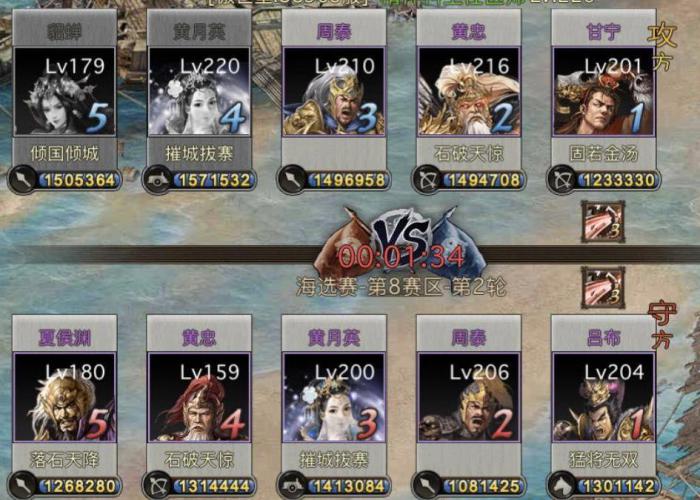The width and height of the screenshot is (700, 500).
Task: Select the Lv204 吕布 hero card
Action: pyautogui.click(x=603, y=397)
